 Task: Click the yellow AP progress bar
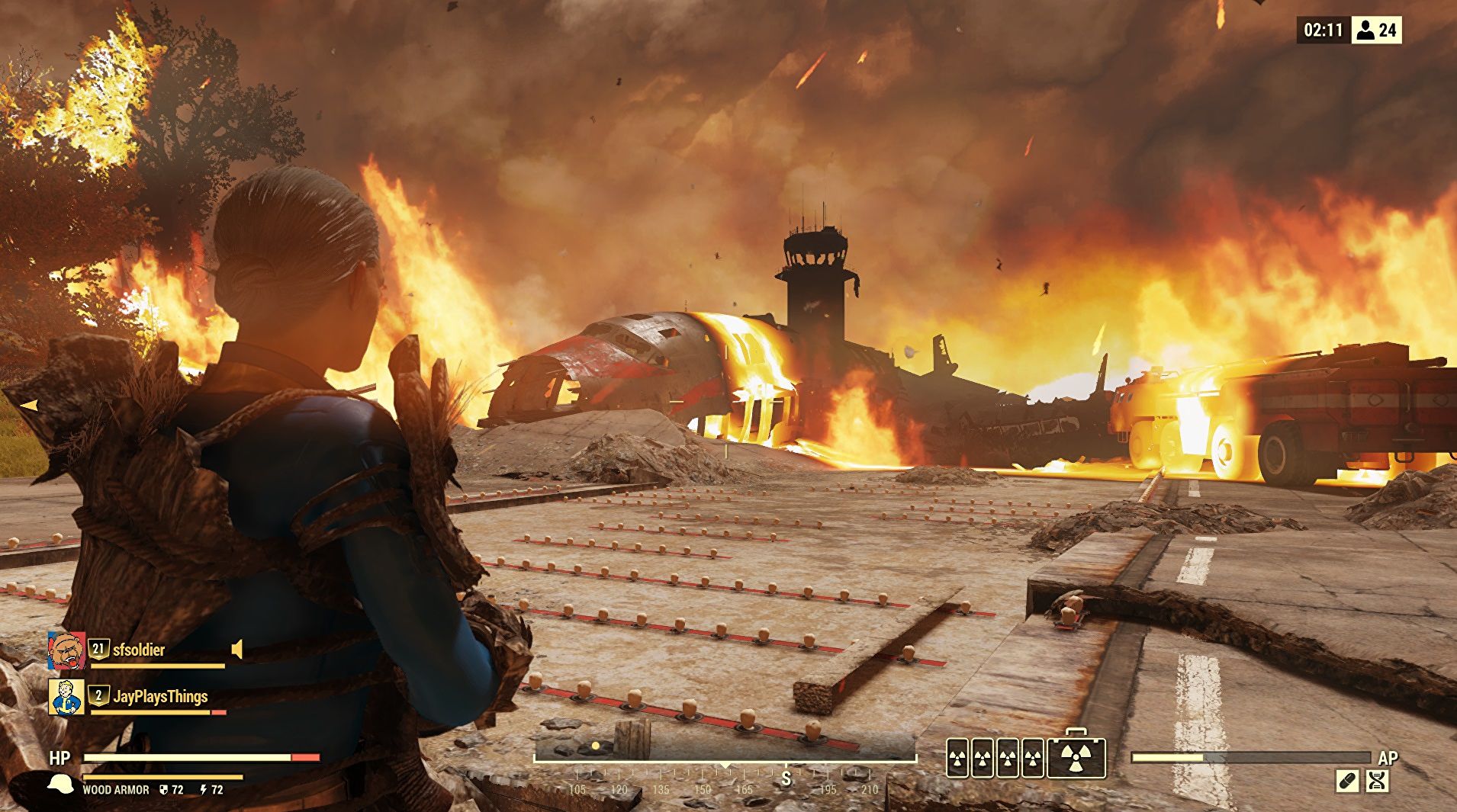point(1166,757)
